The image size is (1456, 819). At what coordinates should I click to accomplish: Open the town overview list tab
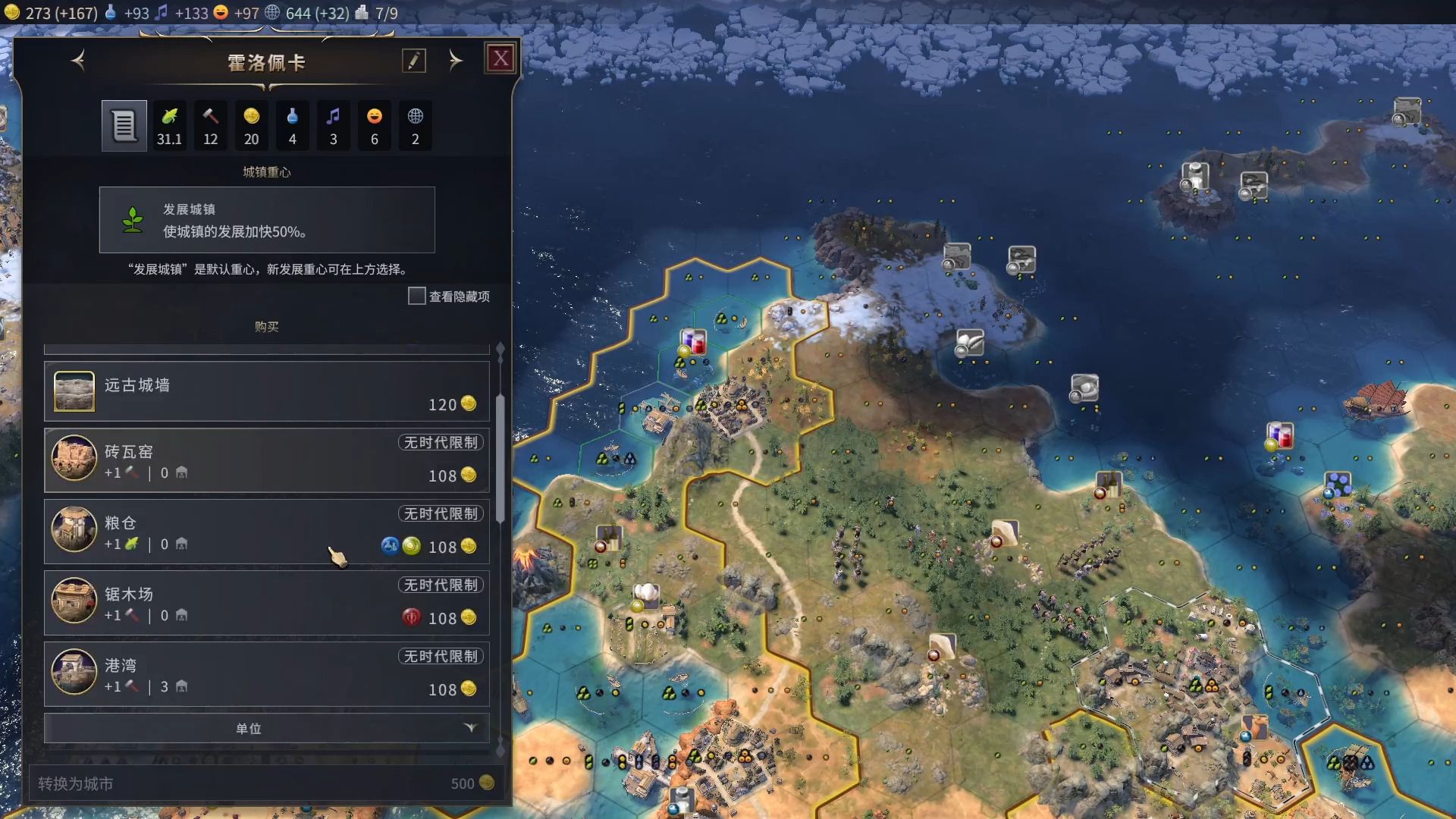[124, 126]
